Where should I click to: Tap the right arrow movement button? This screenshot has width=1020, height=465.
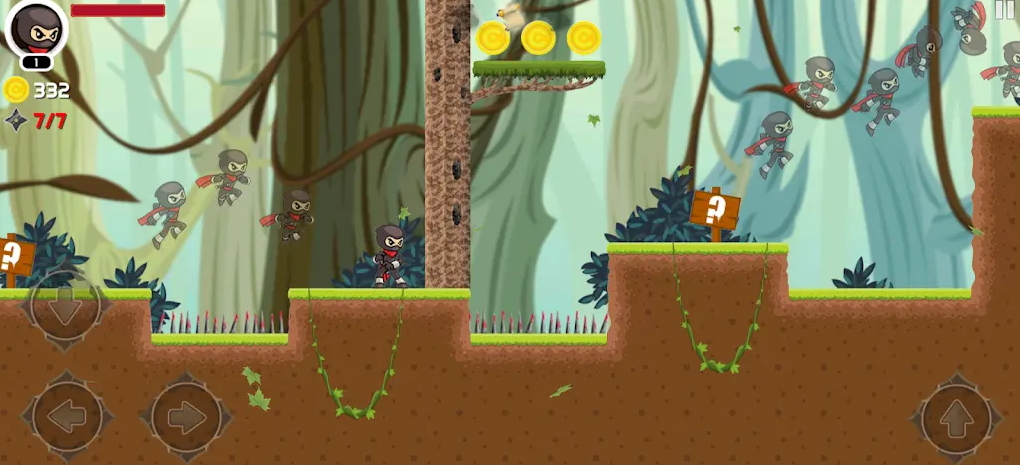pos(186,417)
